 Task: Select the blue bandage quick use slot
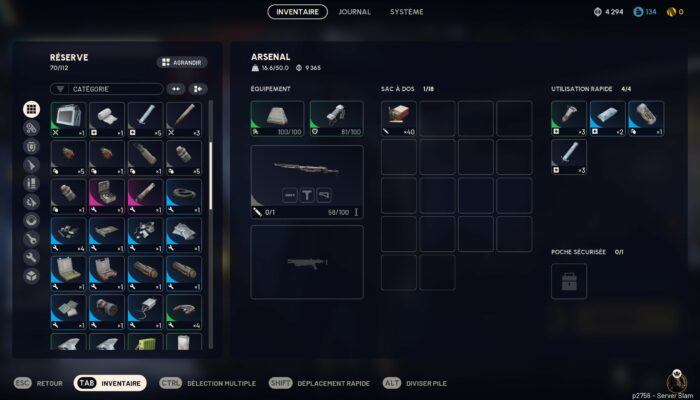607,118
